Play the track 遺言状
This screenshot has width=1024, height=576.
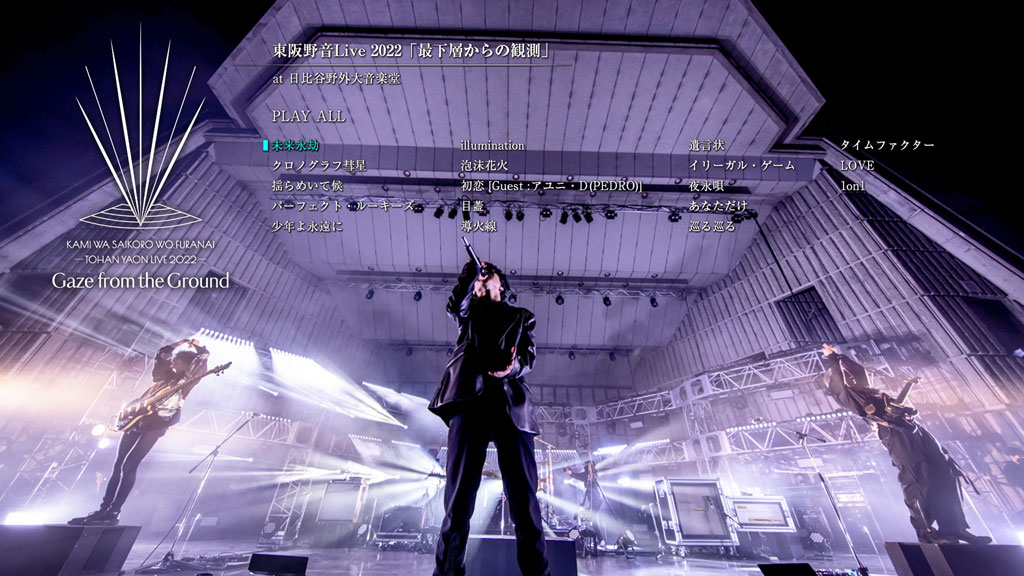[705, 146]
